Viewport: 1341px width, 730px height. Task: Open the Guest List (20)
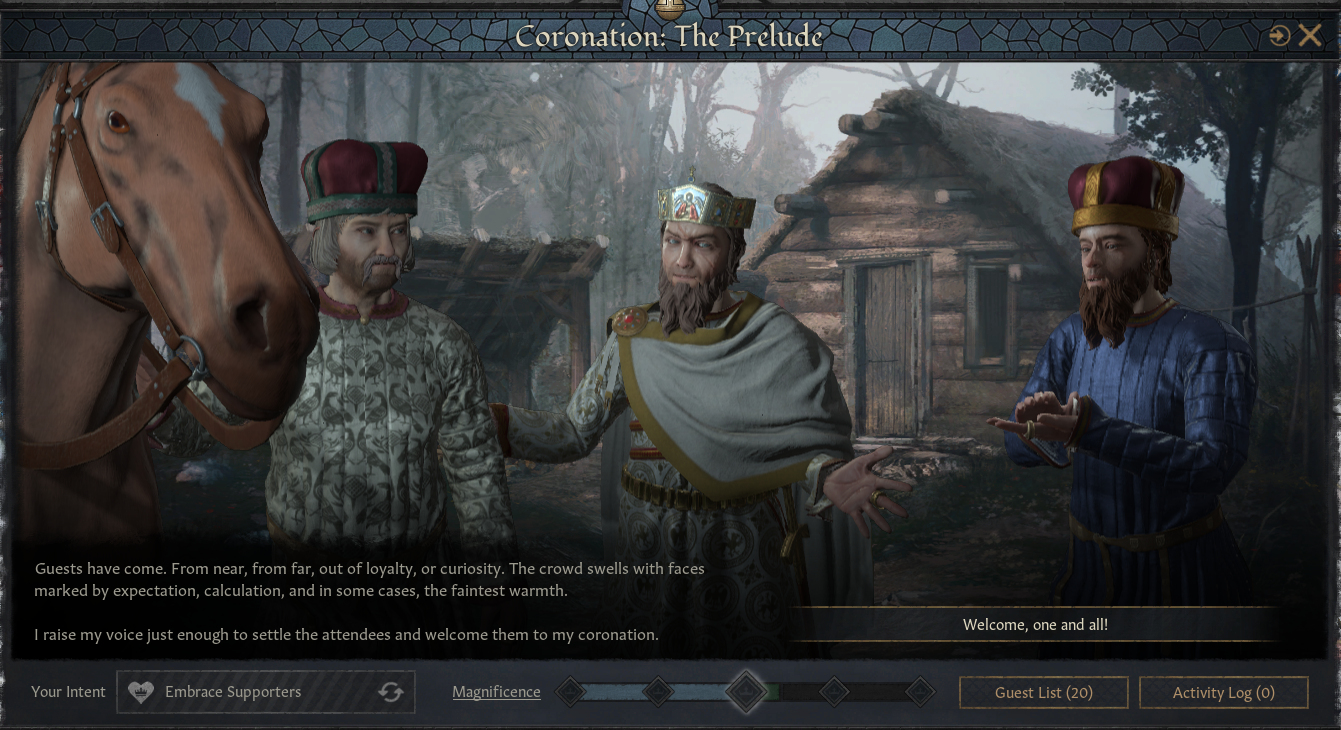(1043, 692)
